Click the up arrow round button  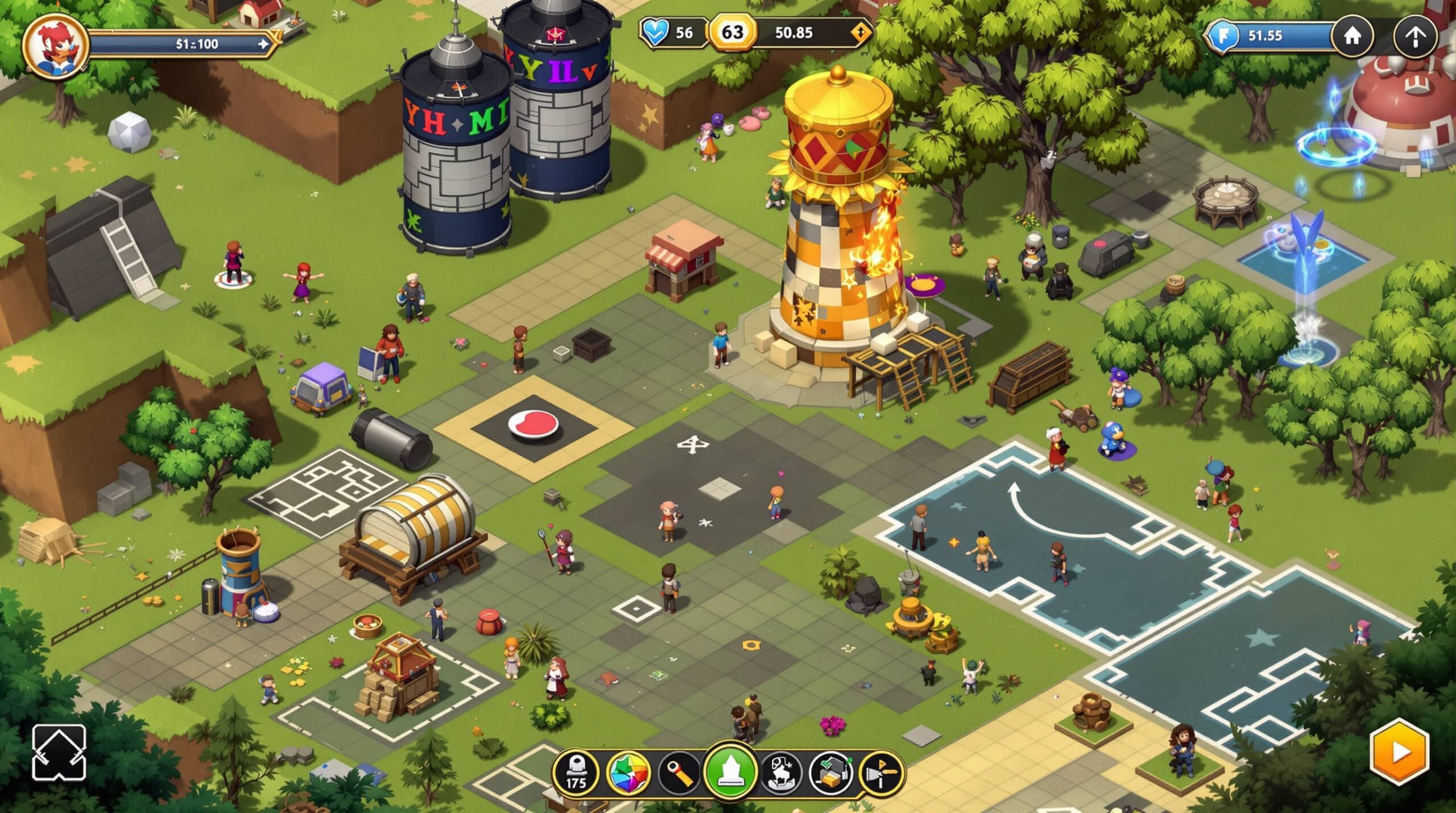click(x=1415, y=38)
